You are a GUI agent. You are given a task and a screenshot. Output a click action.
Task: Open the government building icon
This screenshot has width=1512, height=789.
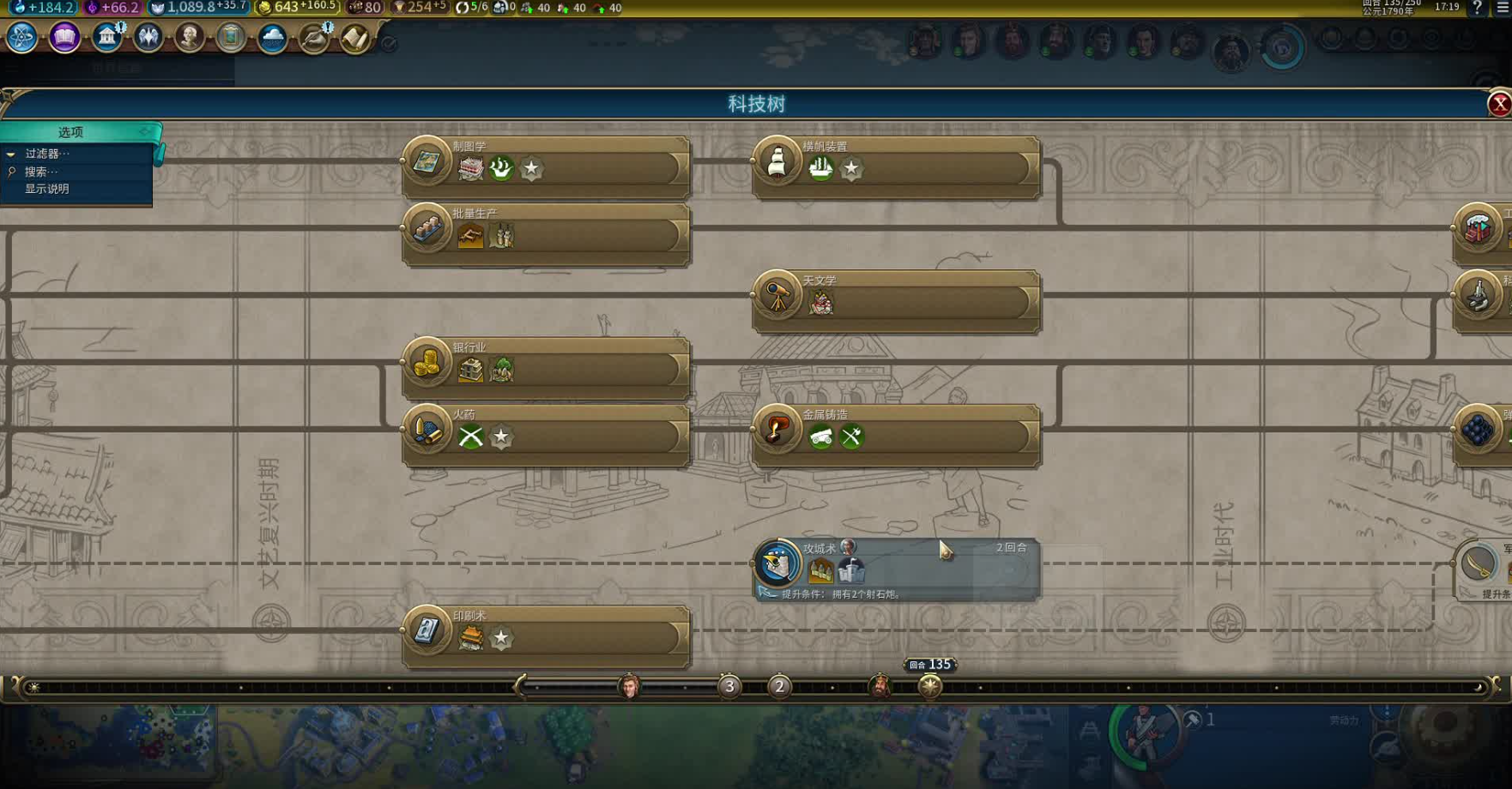106,38
